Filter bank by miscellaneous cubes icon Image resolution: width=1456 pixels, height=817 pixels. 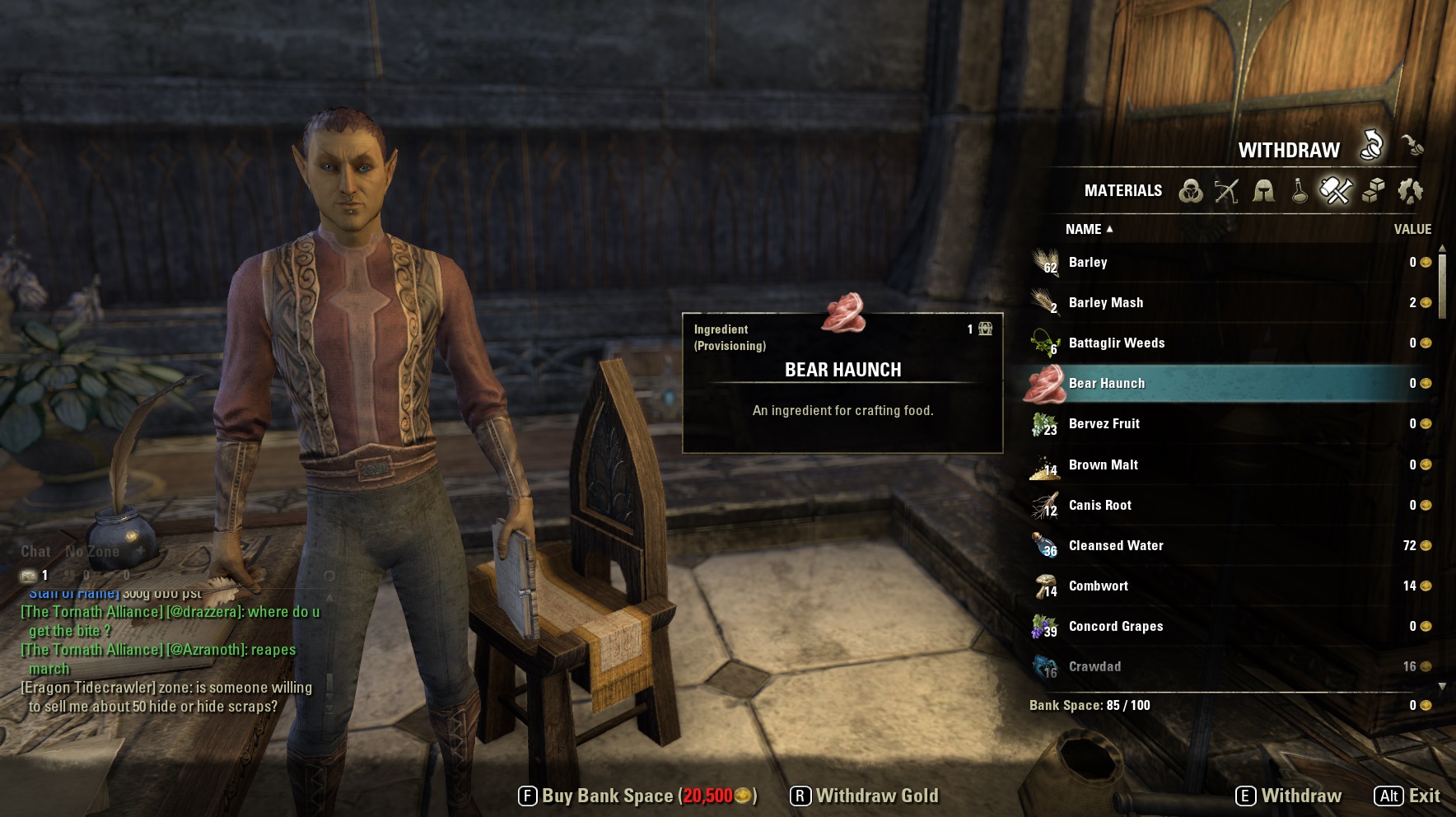click(1373, 191)
